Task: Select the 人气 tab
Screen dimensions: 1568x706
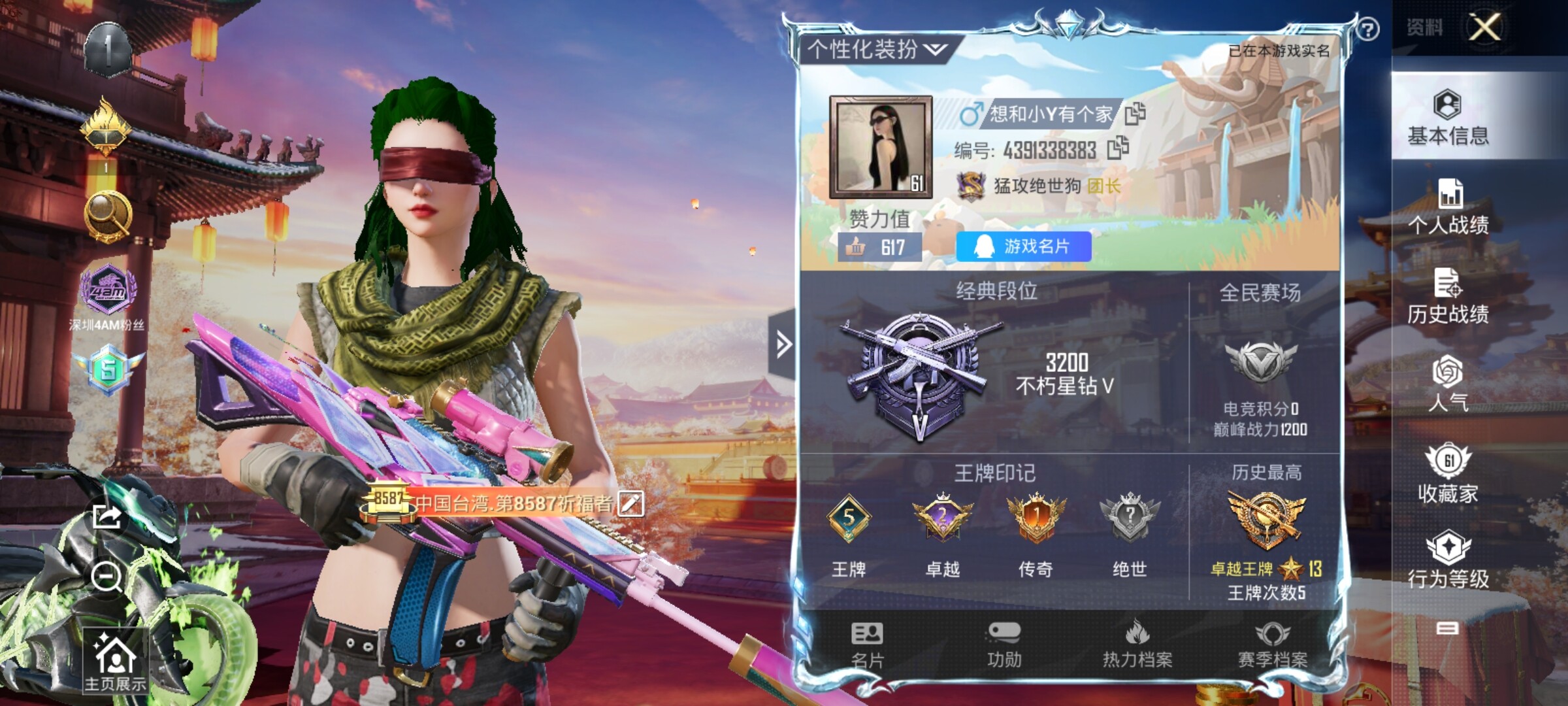Action: click(x=1448, y=384)
